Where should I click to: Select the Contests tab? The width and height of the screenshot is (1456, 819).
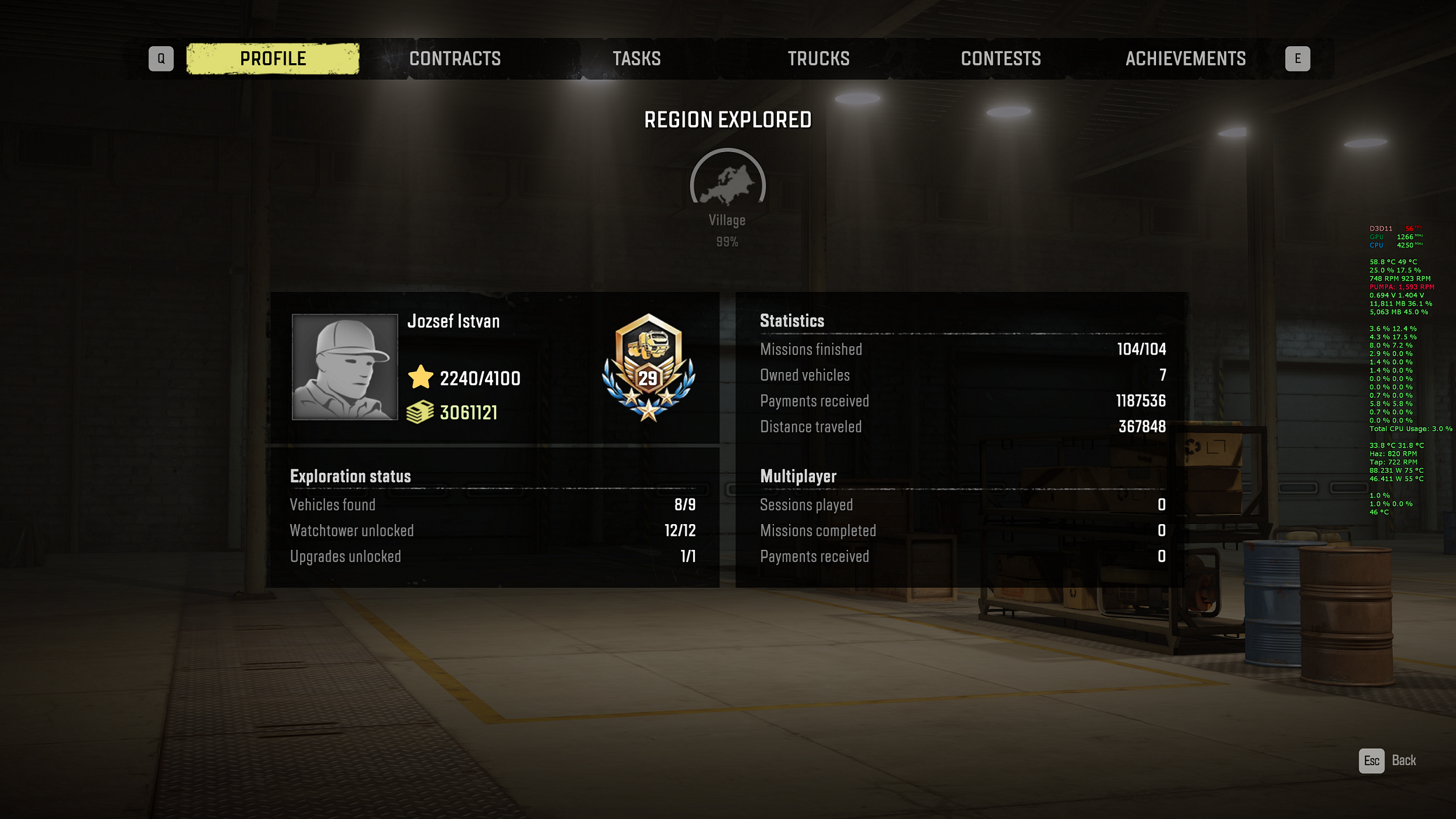tap(1000, 58)
